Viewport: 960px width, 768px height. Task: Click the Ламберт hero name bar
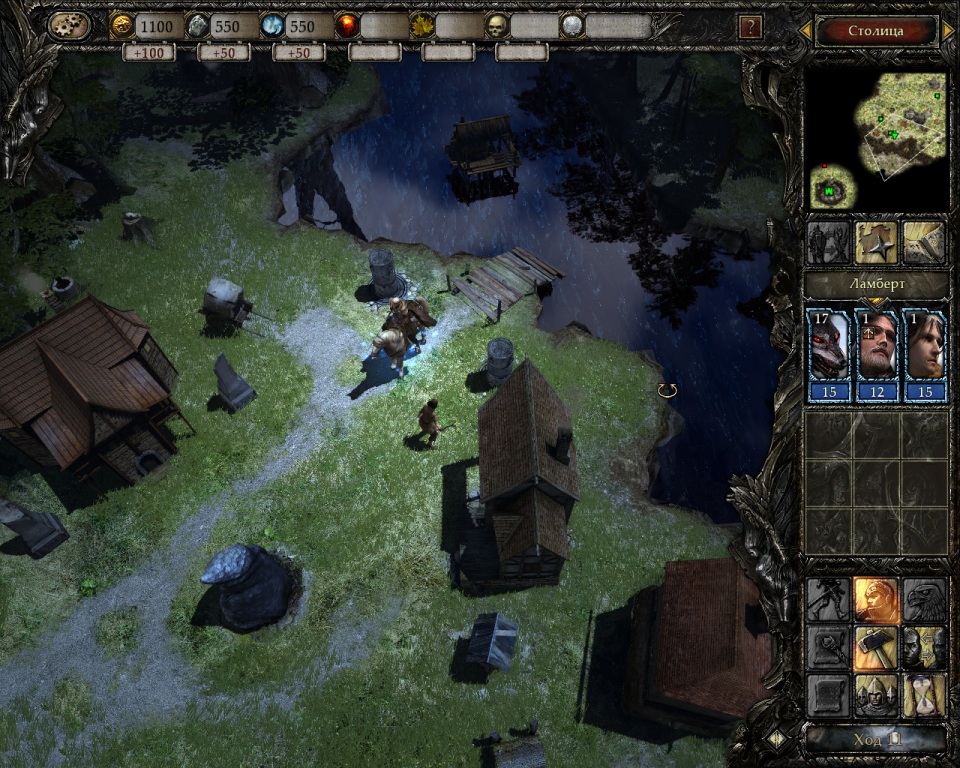(x=877, y=285)
